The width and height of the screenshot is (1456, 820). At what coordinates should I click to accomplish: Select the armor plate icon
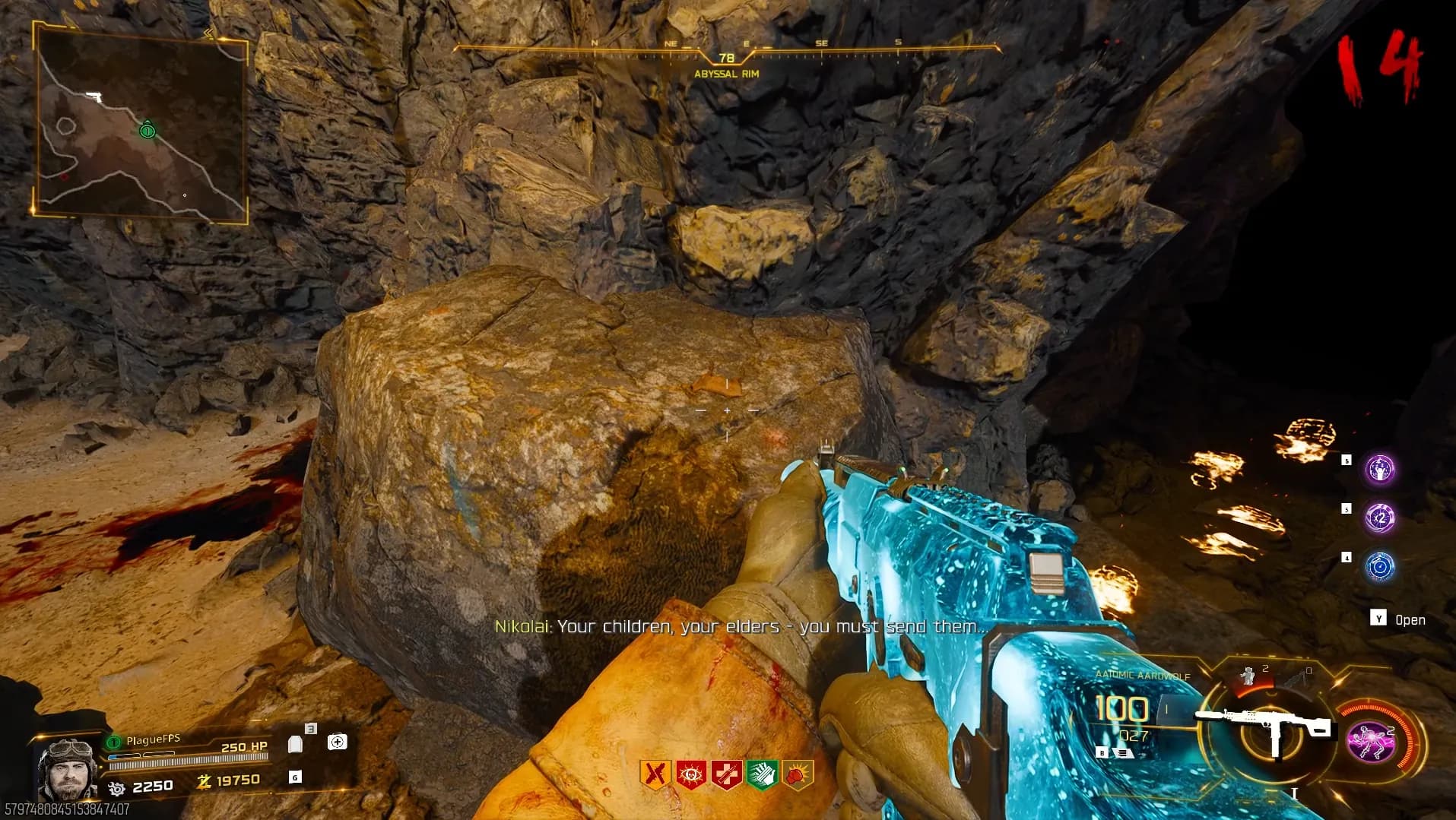point(296,742)
